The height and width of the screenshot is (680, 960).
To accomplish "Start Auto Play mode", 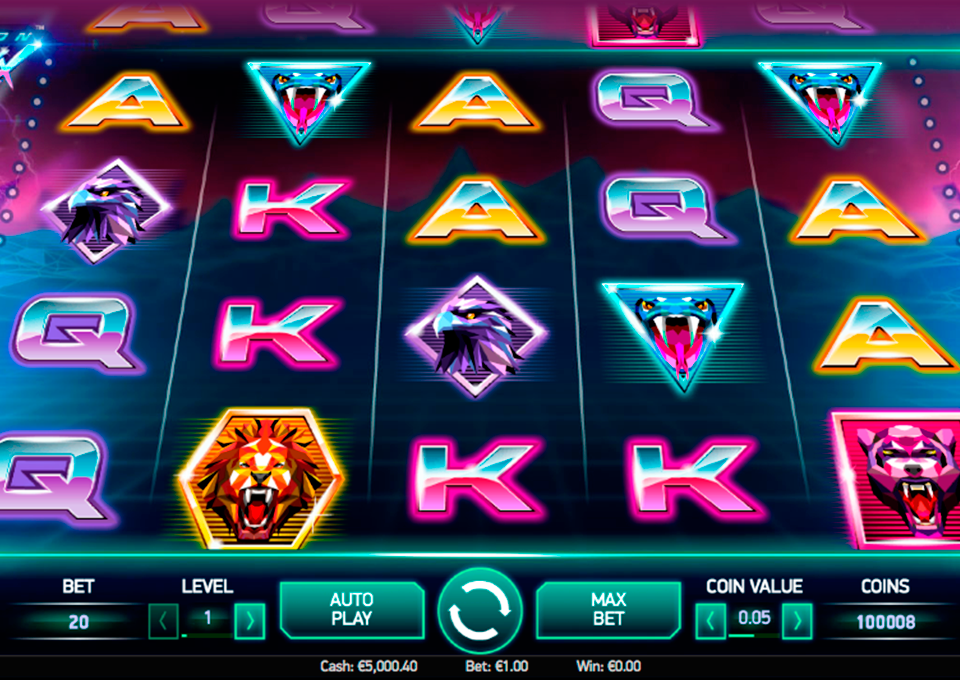I will pos(351,609).
